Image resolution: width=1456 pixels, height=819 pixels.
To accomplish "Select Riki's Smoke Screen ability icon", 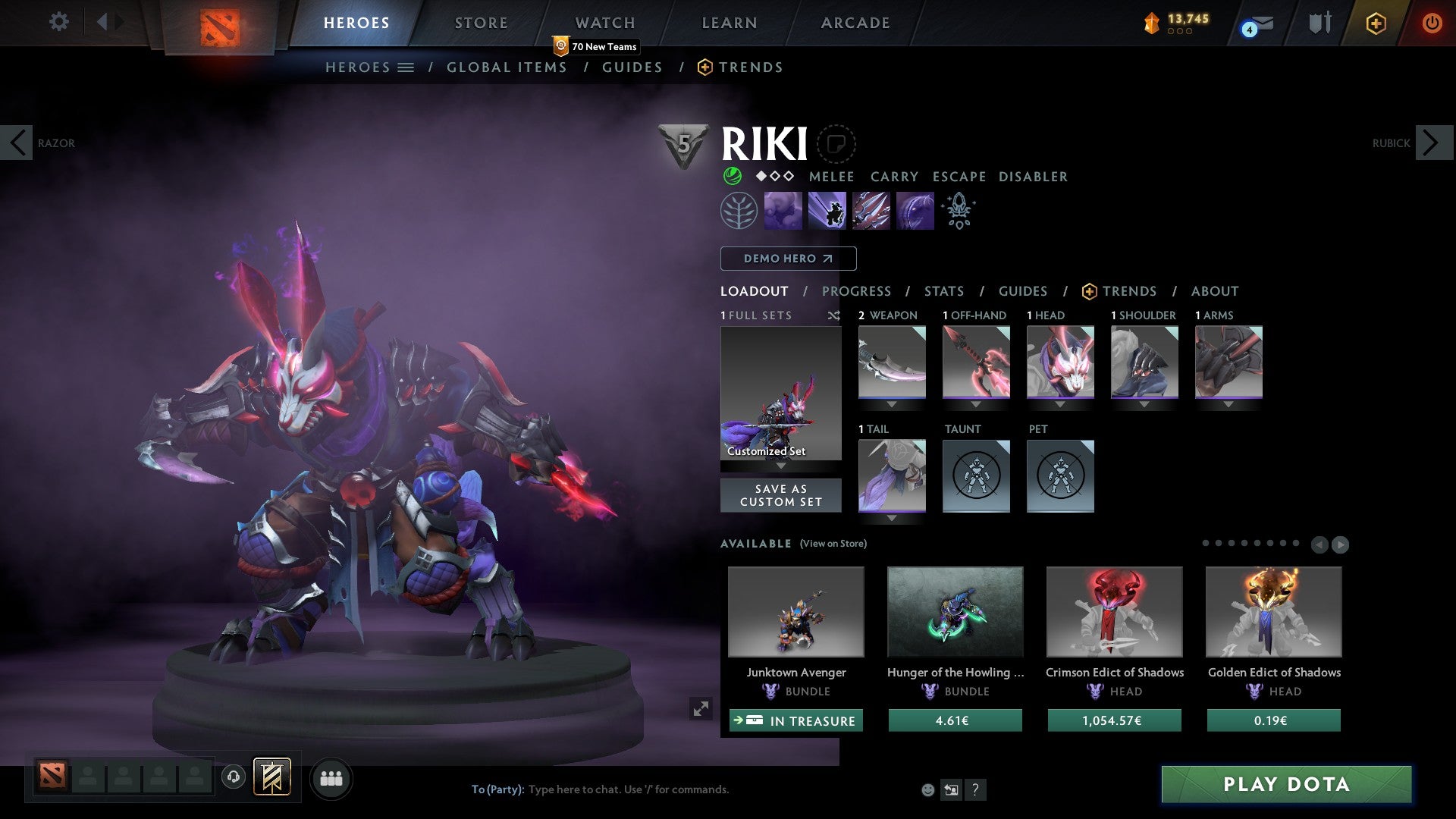I will click(x=783, y=209).
